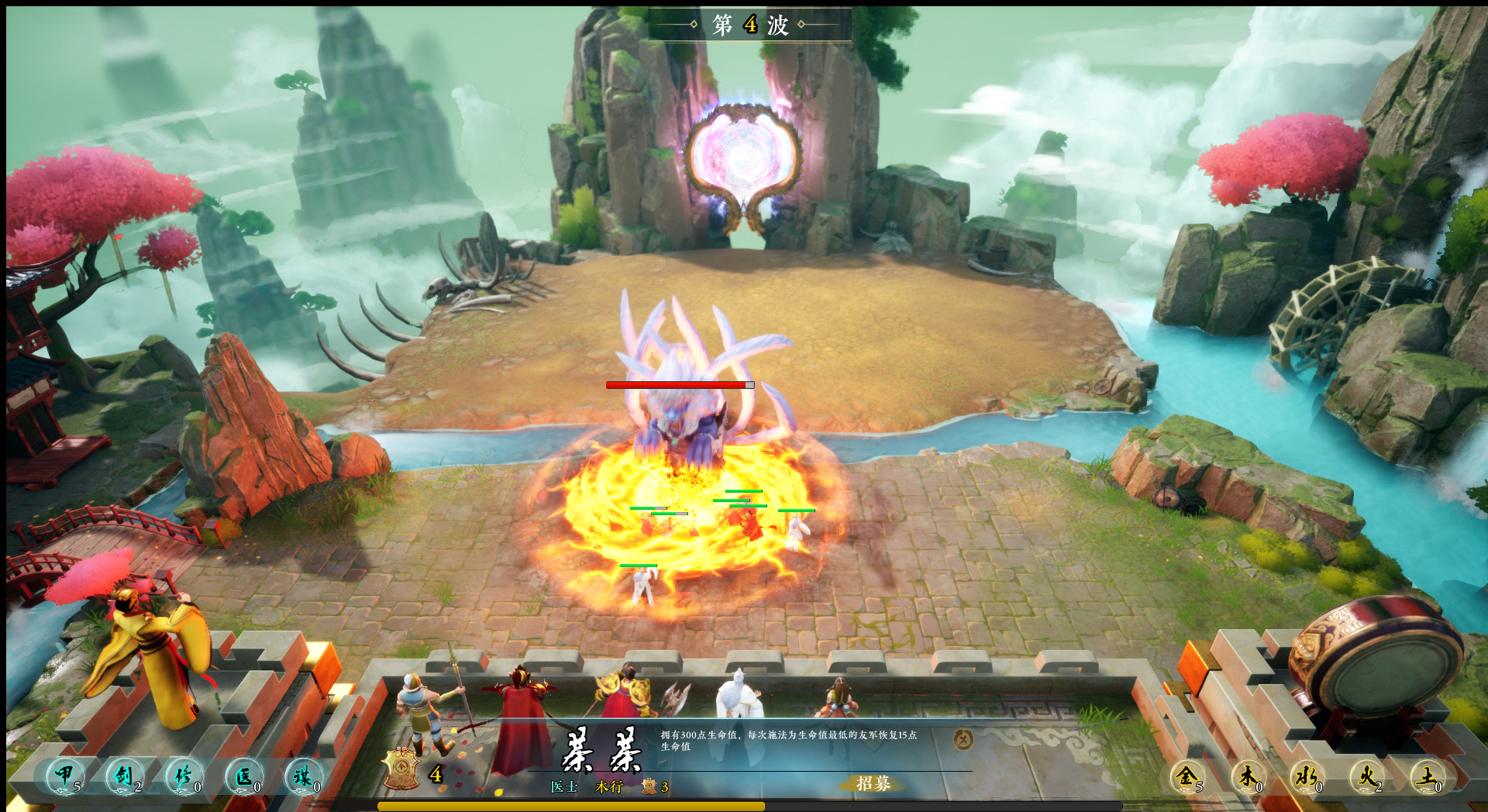Recruit the hero with the 招募 button
Screen dimensions: 1488x812
873,783
